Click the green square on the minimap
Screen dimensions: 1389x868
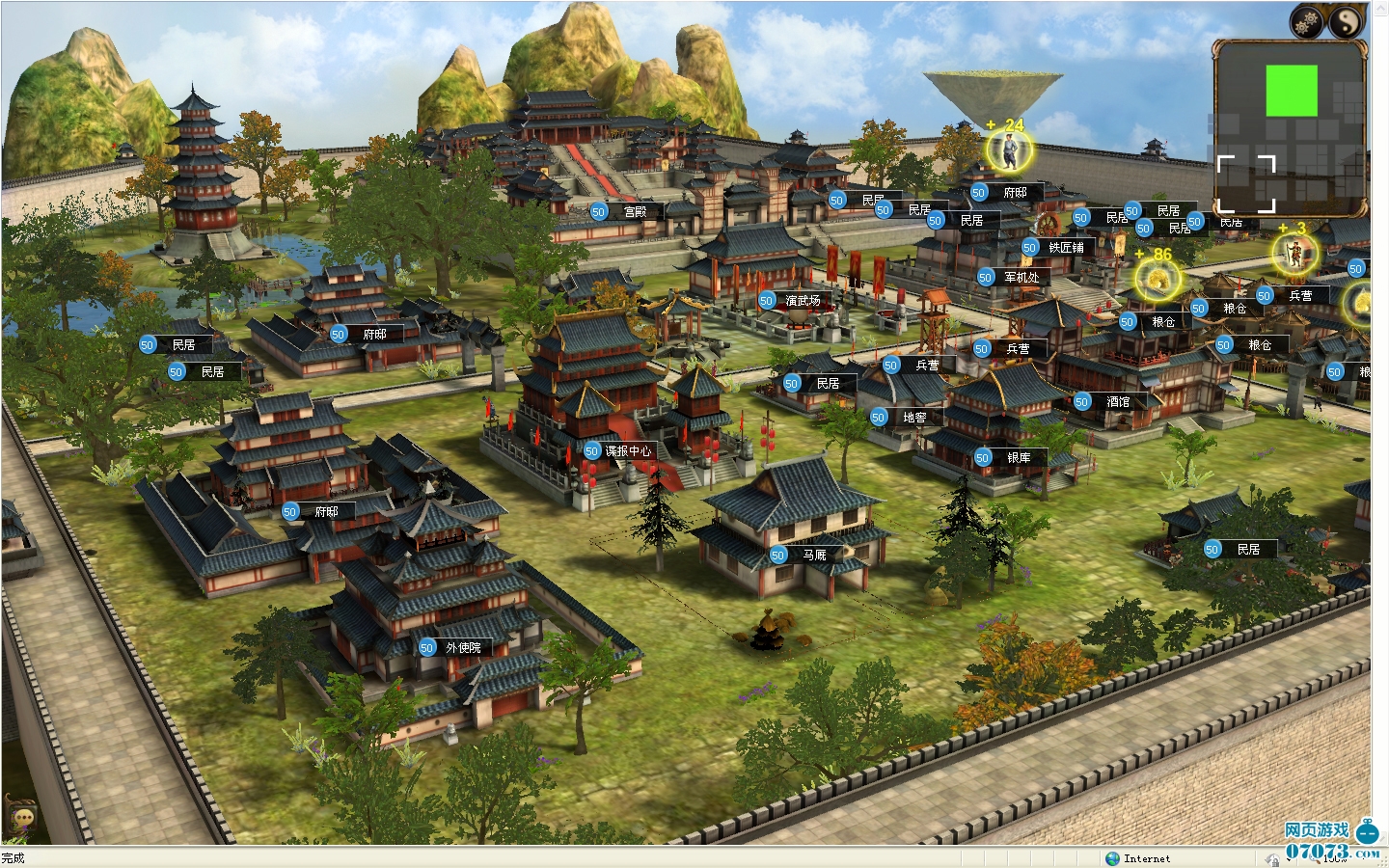click(1292, 91)
